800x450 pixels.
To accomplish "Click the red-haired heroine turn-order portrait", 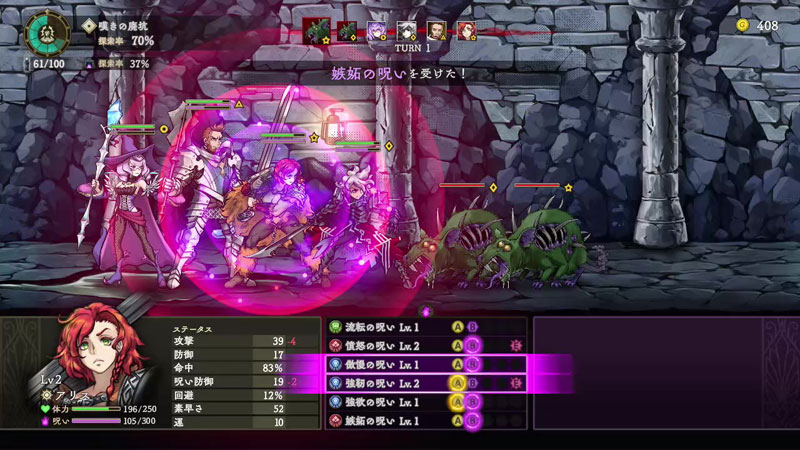I will coord(466,31).
